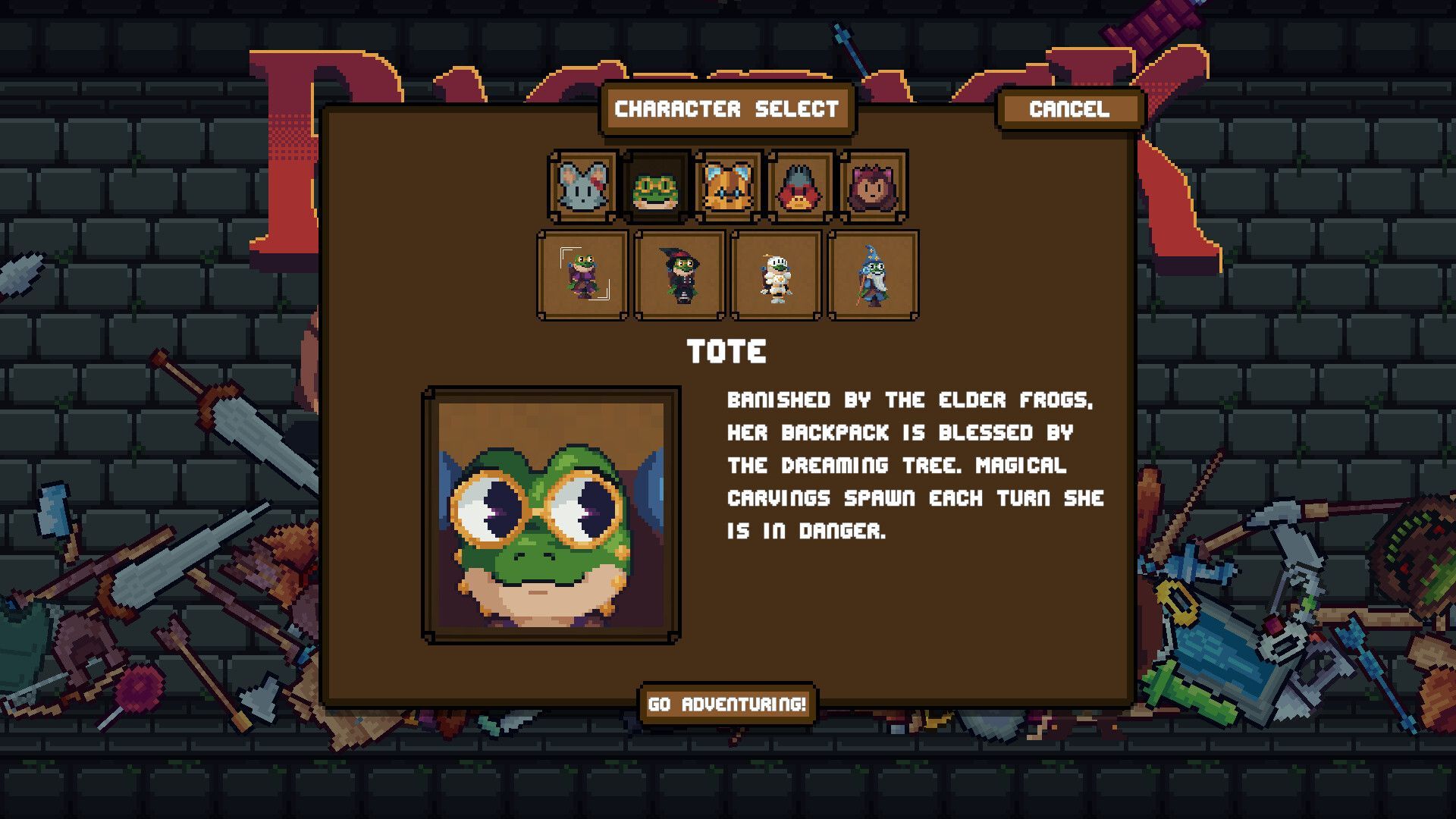The height and width of the screenshot is (819, 1456).
Task: Choose the green frog character portrait
Action: (x=655, y=186)
